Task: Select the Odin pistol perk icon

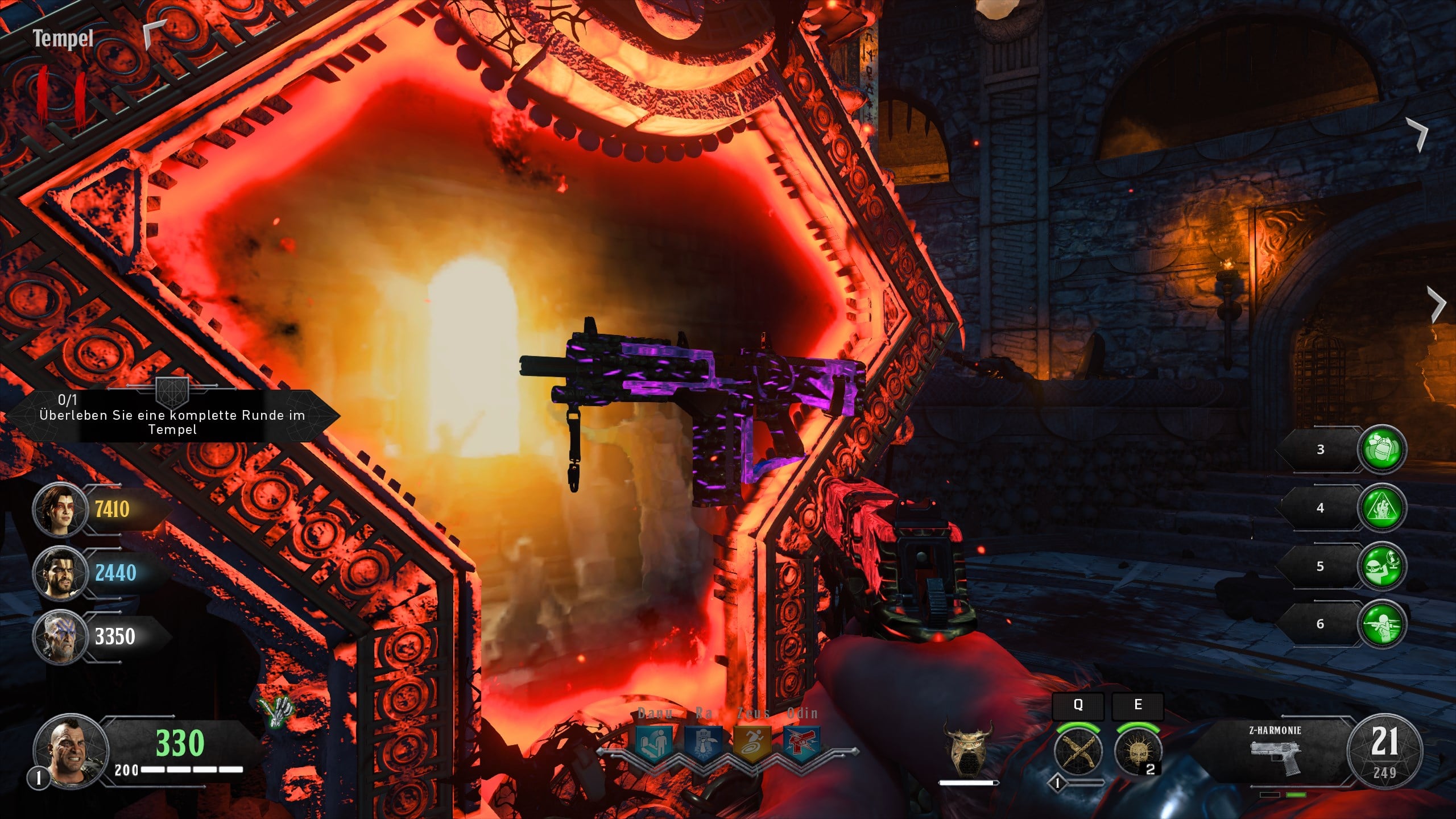Action: coord(801,743)
